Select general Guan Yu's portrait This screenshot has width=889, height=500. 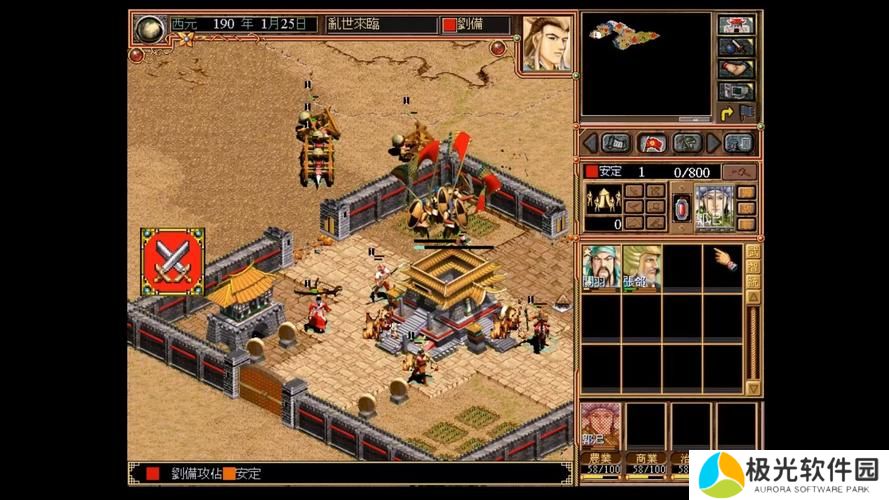click(x=601, y=268)
